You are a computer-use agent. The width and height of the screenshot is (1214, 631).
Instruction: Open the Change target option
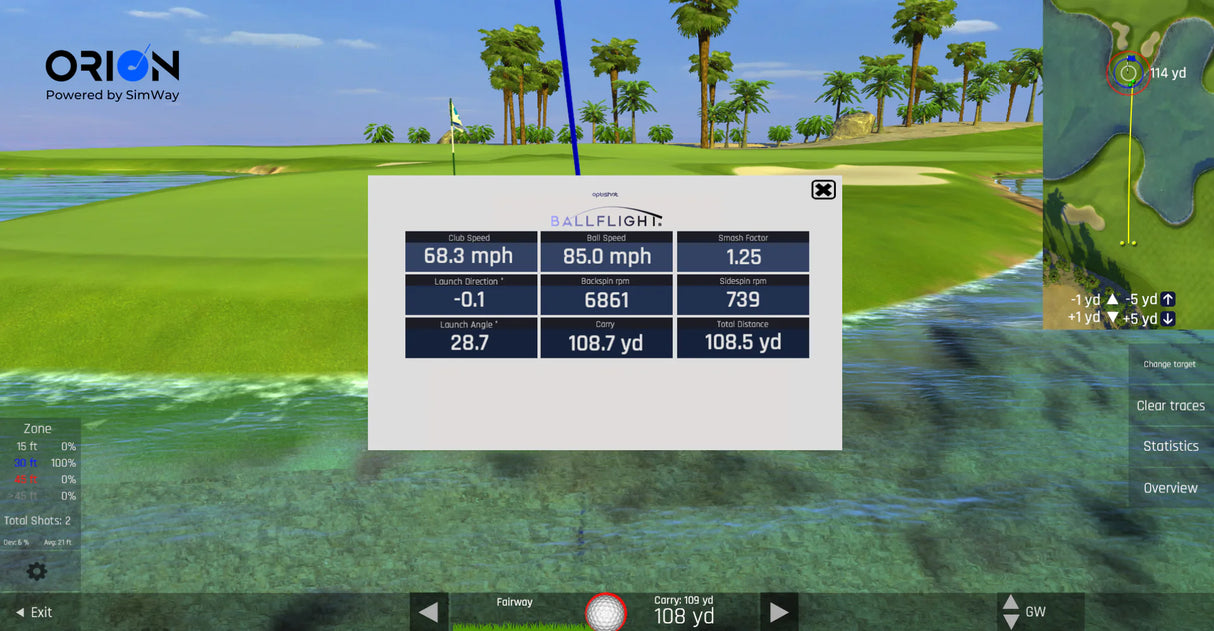[x=1169, y=364]
